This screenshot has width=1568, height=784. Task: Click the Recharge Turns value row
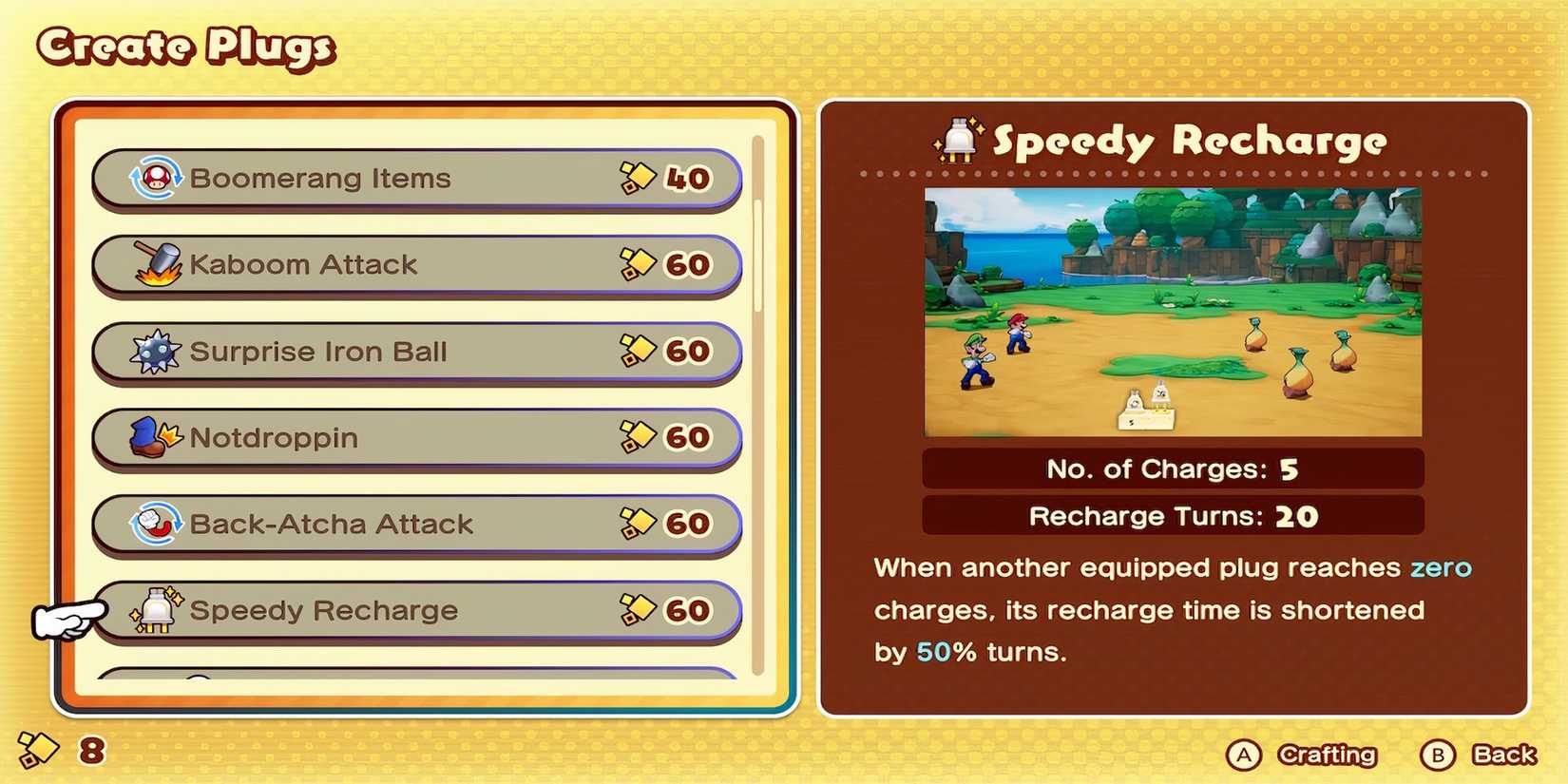pyautogui.click(x=1172, y=516)
